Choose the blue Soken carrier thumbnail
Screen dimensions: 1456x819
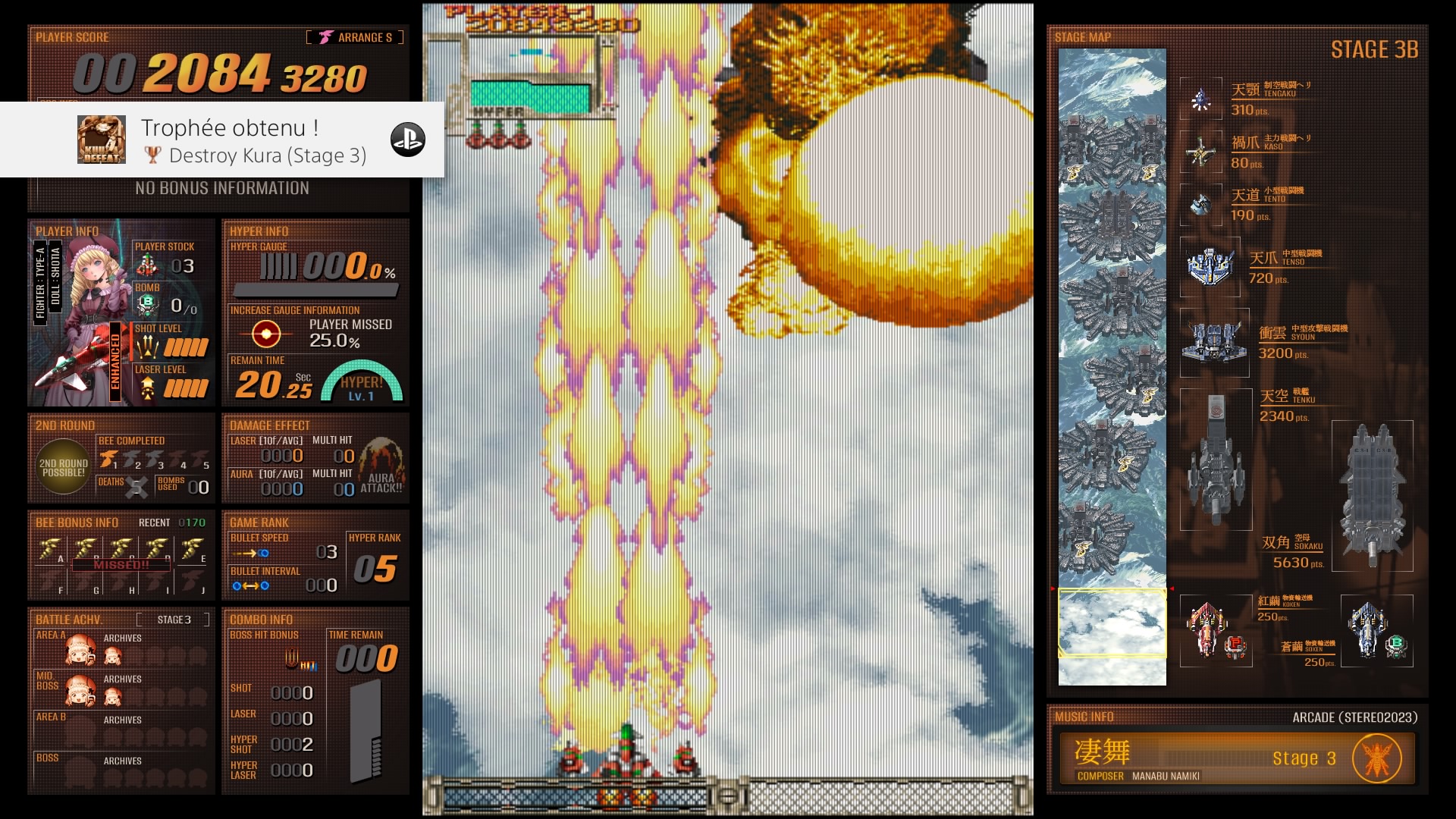tap(1376, 630)
